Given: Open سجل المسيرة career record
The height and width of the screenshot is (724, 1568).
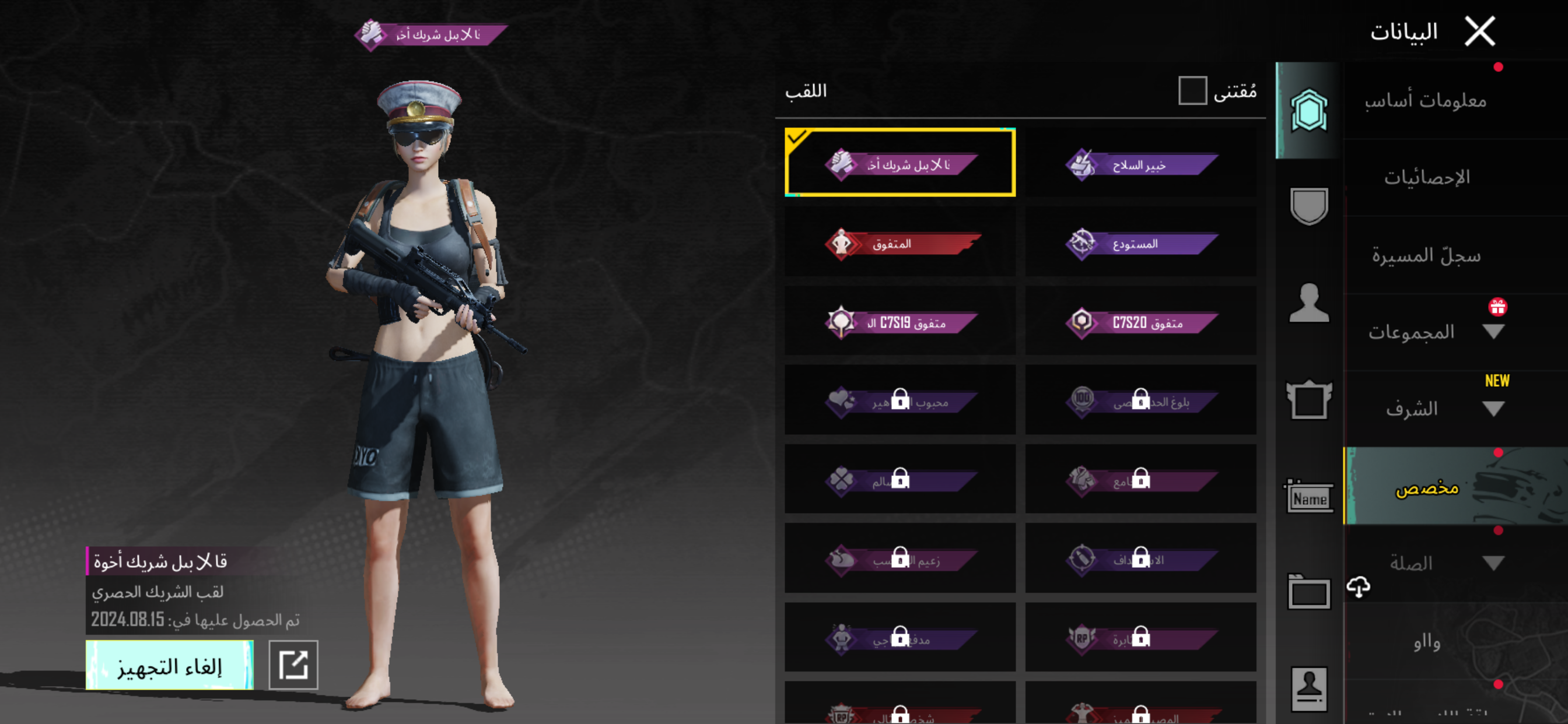Looking at the screenshot, I should (1426, 255).
